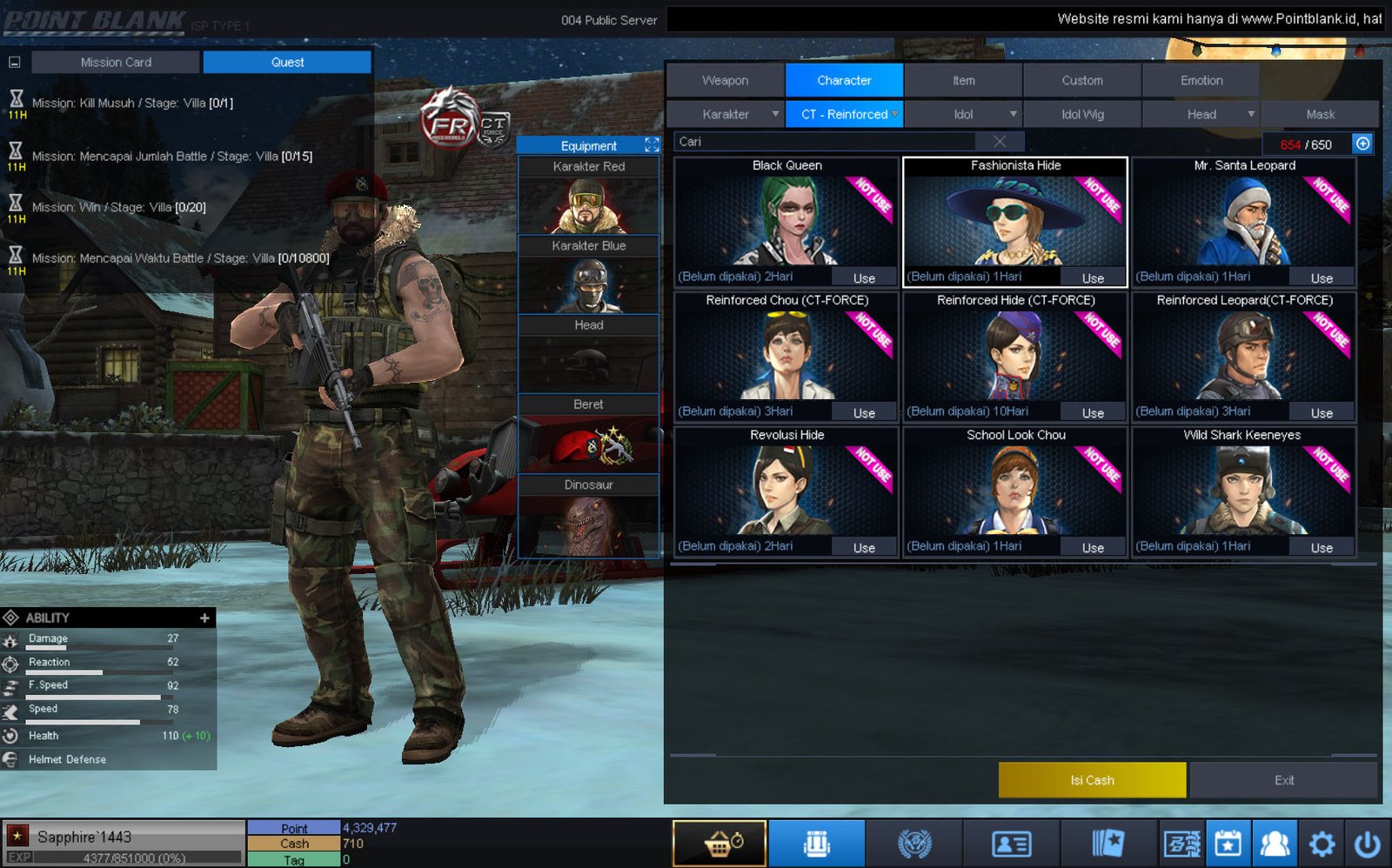Expand the Ability panel with plus
Image resolution: width=1392 pixels, height=868 pixels.
point(204,618)
